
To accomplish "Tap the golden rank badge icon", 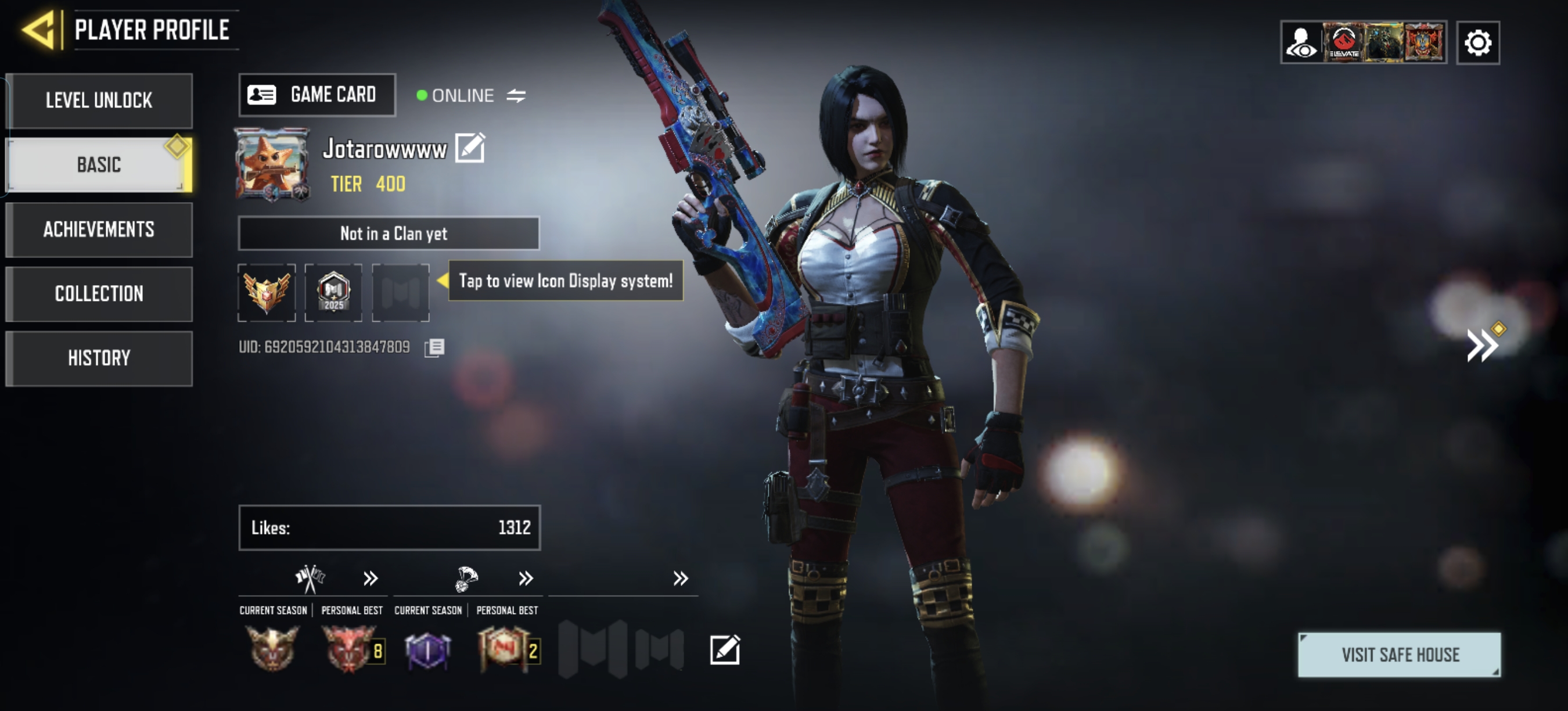I will [x=267, y=293].
